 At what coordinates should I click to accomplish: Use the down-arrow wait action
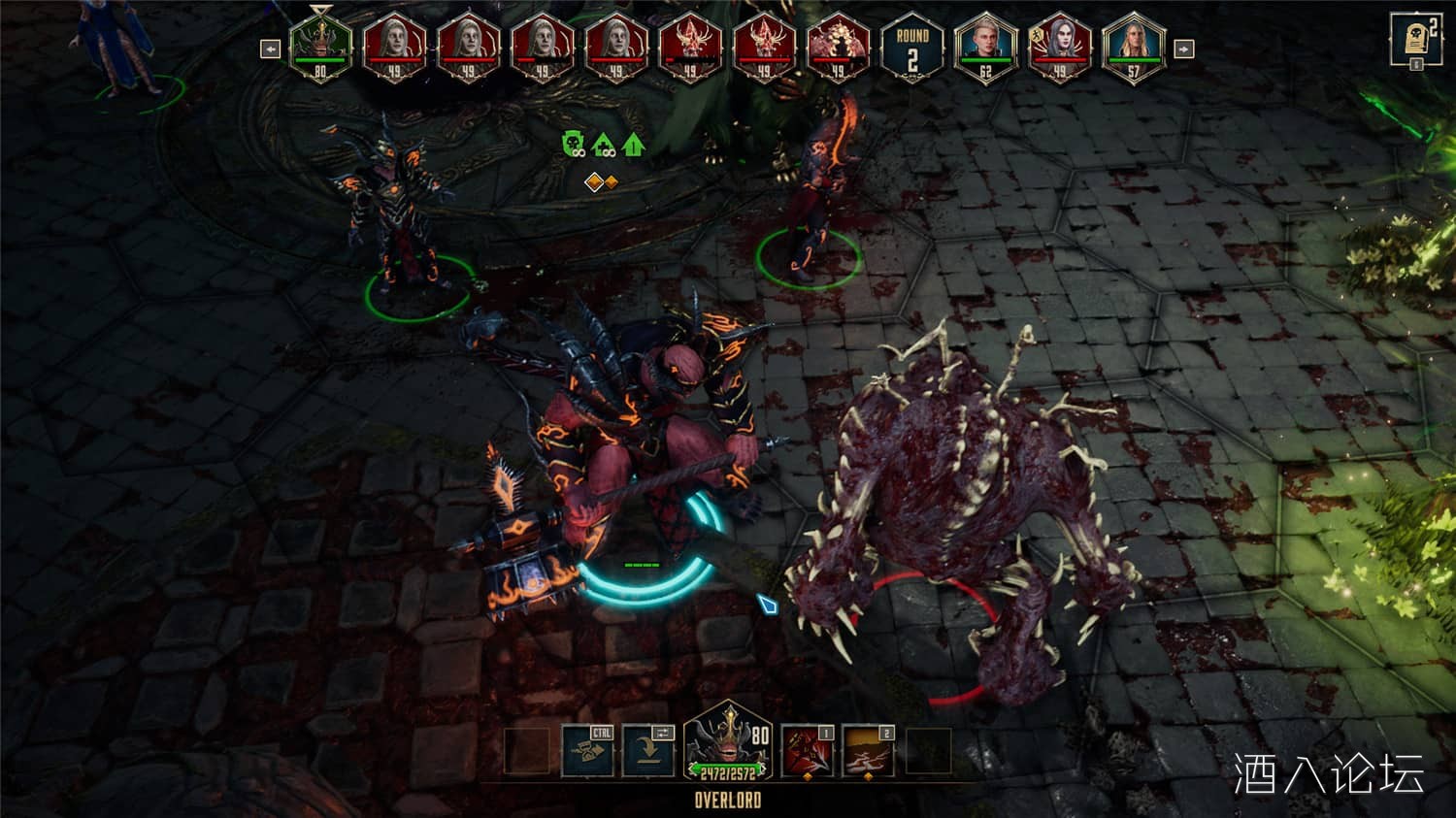pos(647,752)
